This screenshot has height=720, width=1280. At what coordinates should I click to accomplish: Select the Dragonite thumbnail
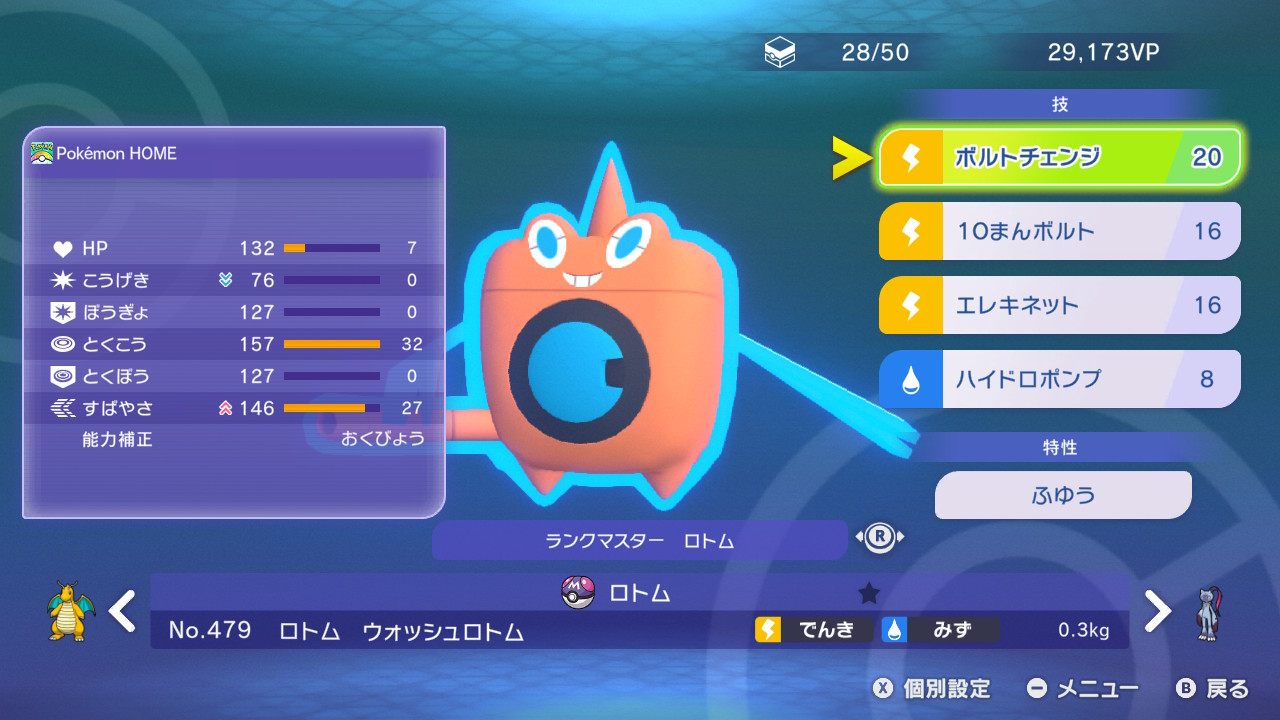70,612
